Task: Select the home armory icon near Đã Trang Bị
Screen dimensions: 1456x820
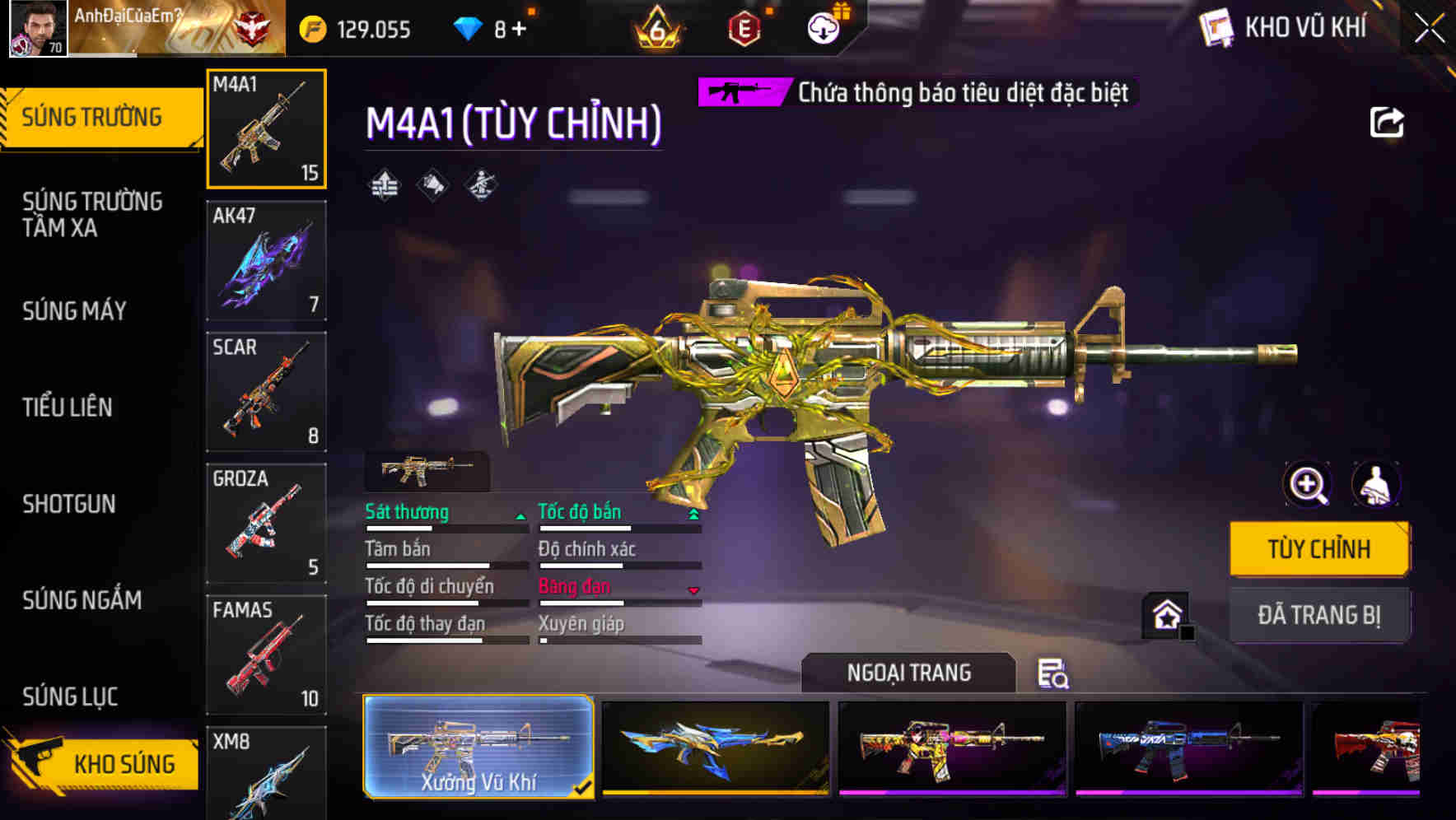Action: [1164, 614]
